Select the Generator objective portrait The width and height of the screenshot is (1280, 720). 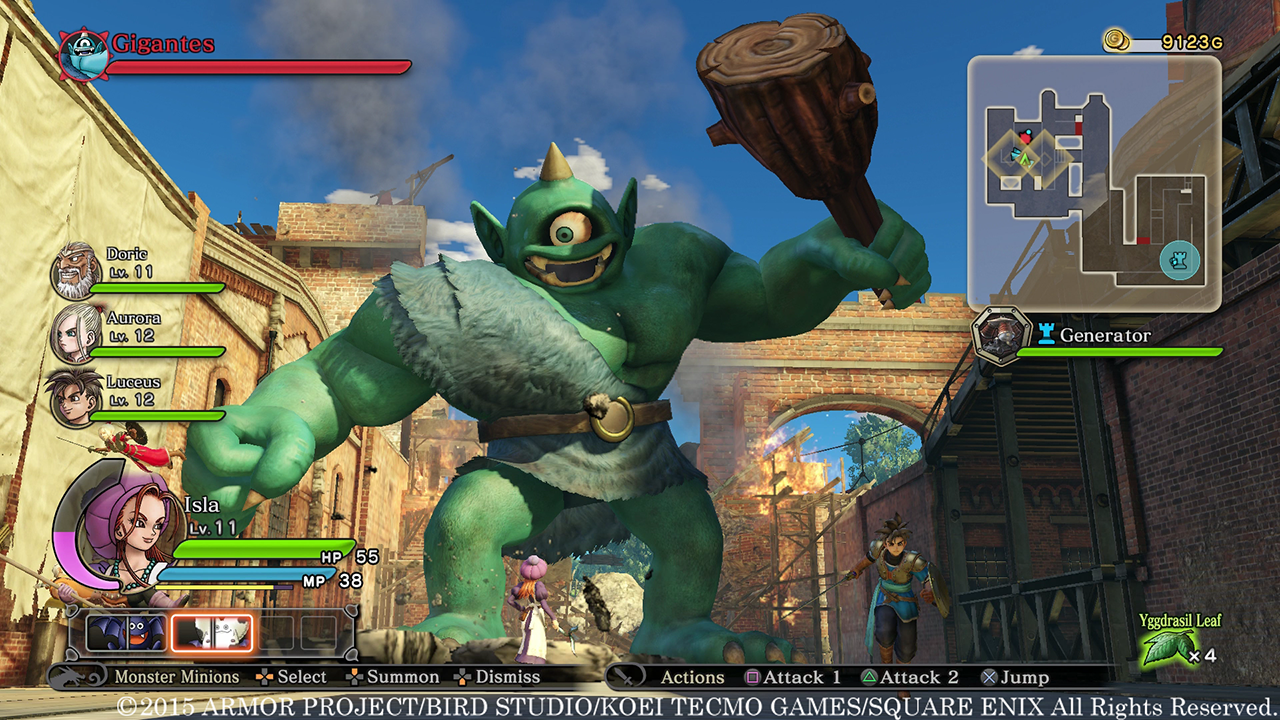[1002, 336]
